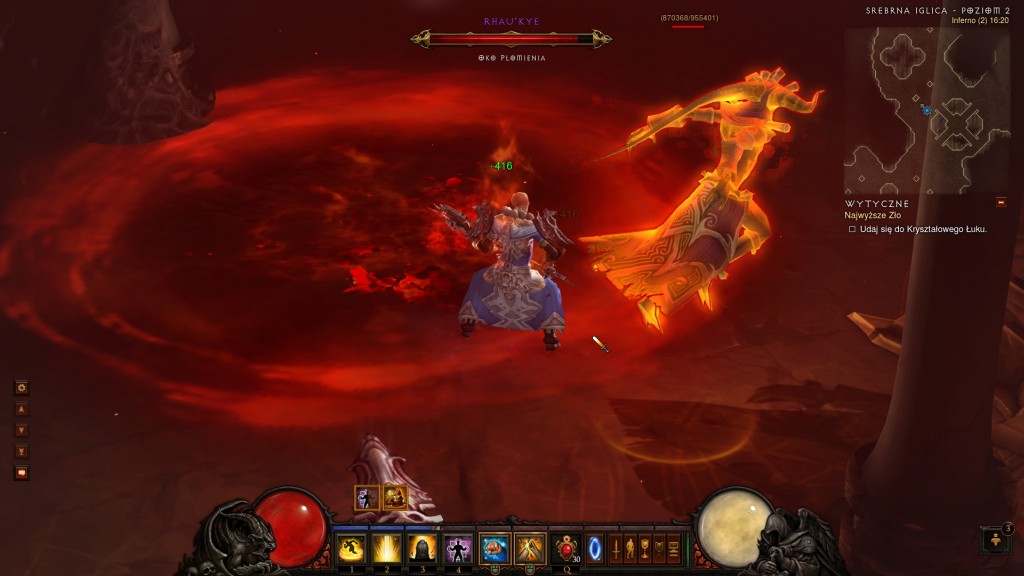Open the character inventory figure icon
Viewport: 1024px width, 576px height.
coord(630,548)
